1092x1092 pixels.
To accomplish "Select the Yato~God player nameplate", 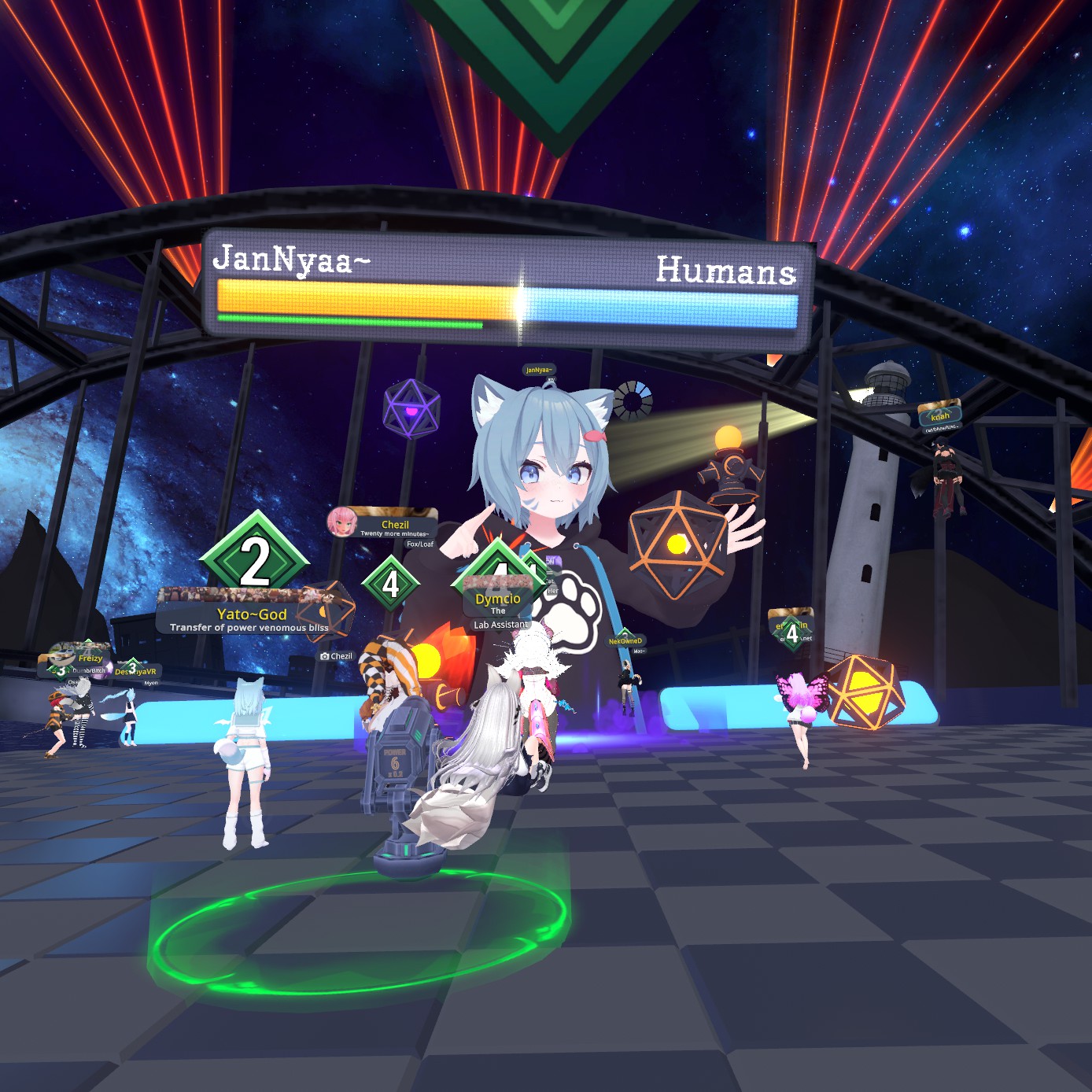I will [x=251, y=614].
